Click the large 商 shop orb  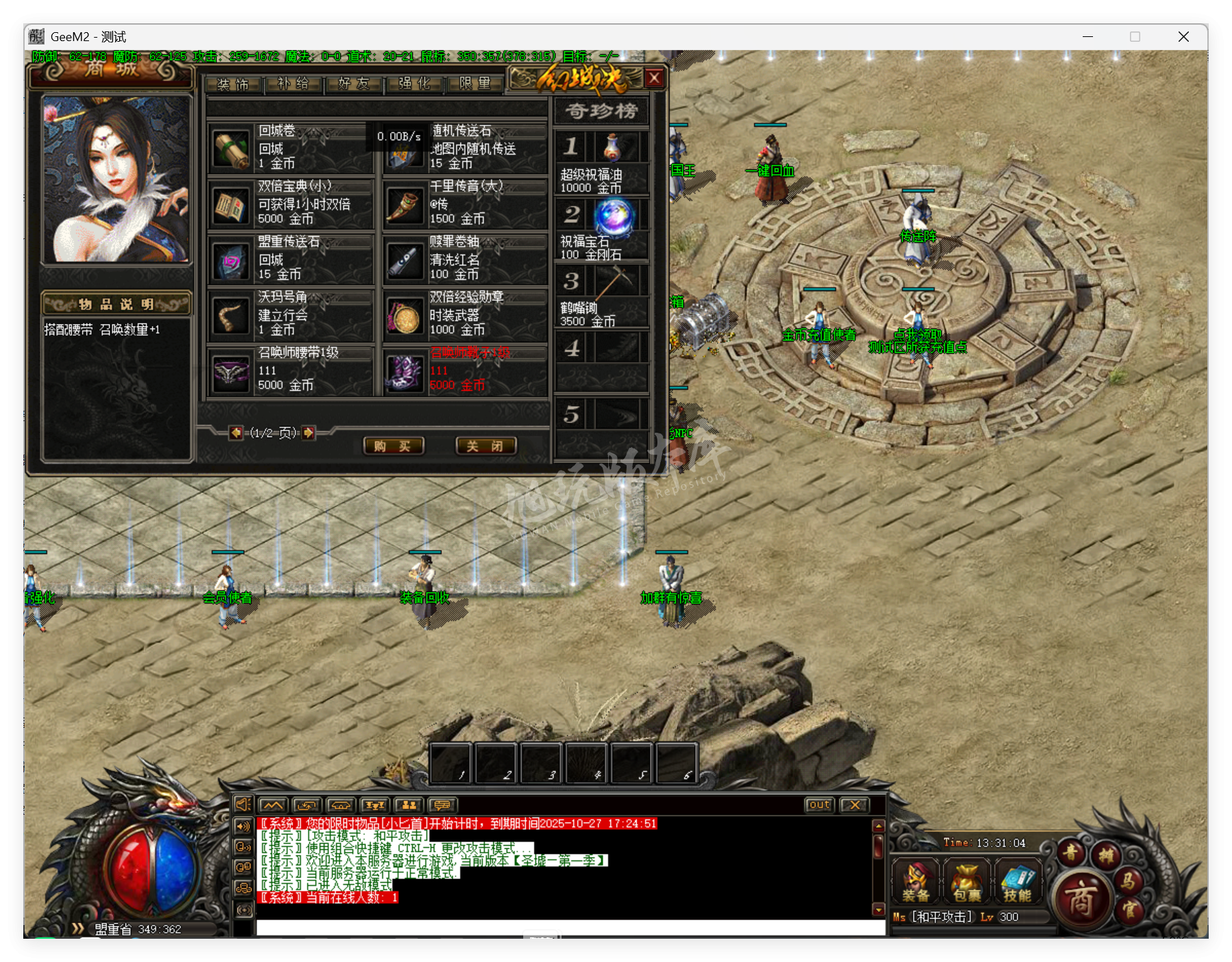[1083, 900]
